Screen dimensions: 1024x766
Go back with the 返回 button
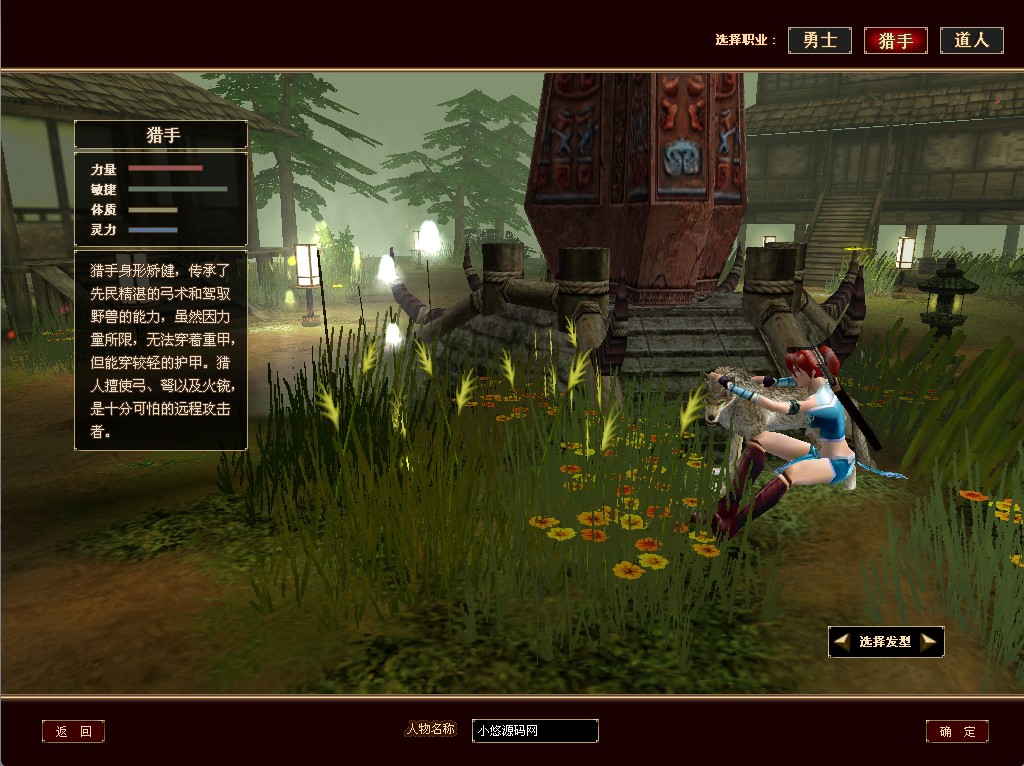(x=73, y=732)
